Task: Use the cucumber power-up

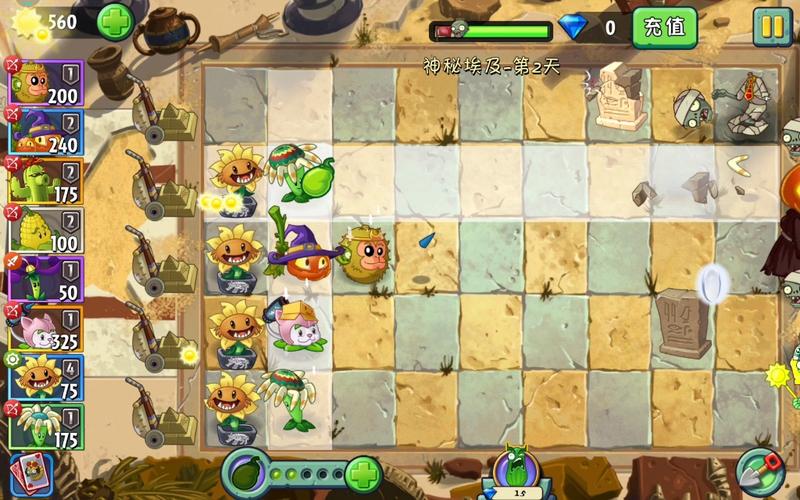Action: tap(514, 472)
